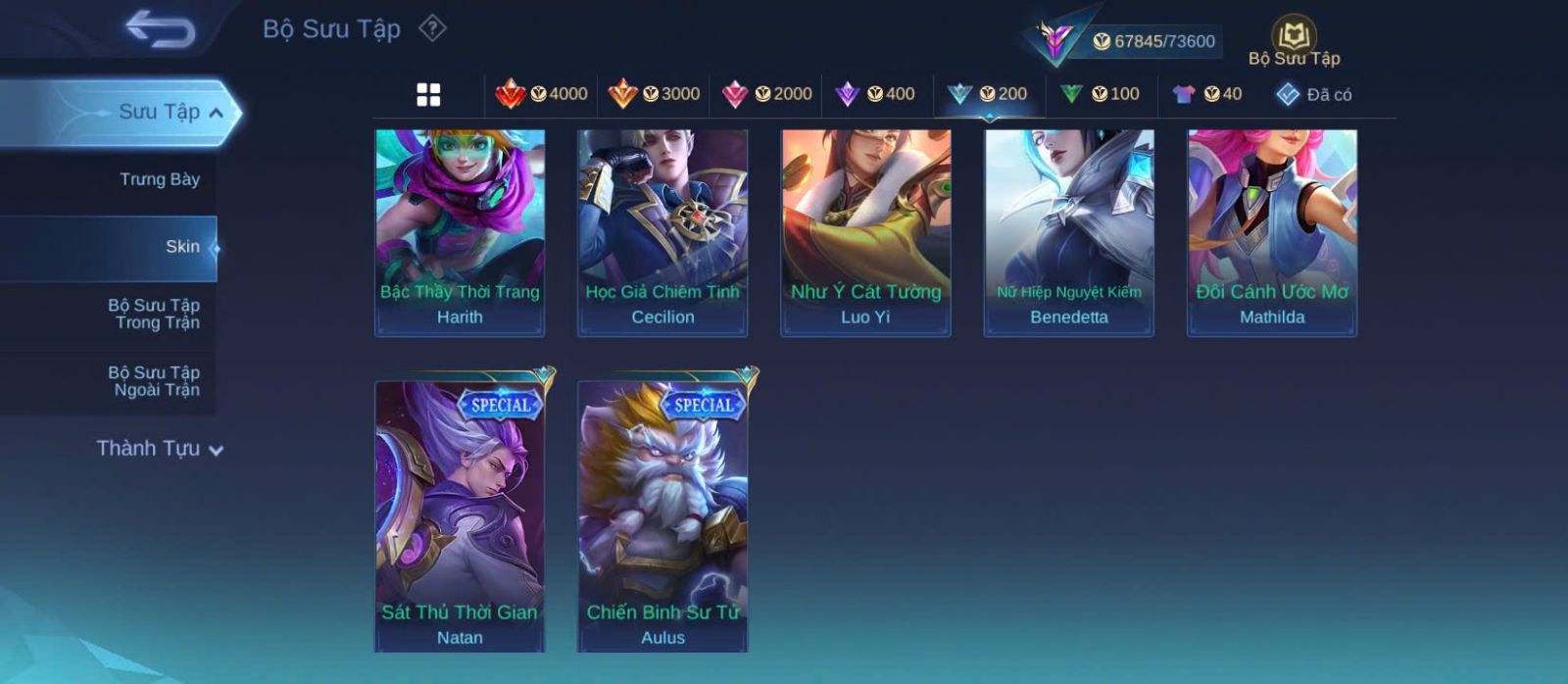Expand the Sưu Tập sidebar section
Screen dimensions: 1568x684
pyautogui.click(x=171, y=113)
